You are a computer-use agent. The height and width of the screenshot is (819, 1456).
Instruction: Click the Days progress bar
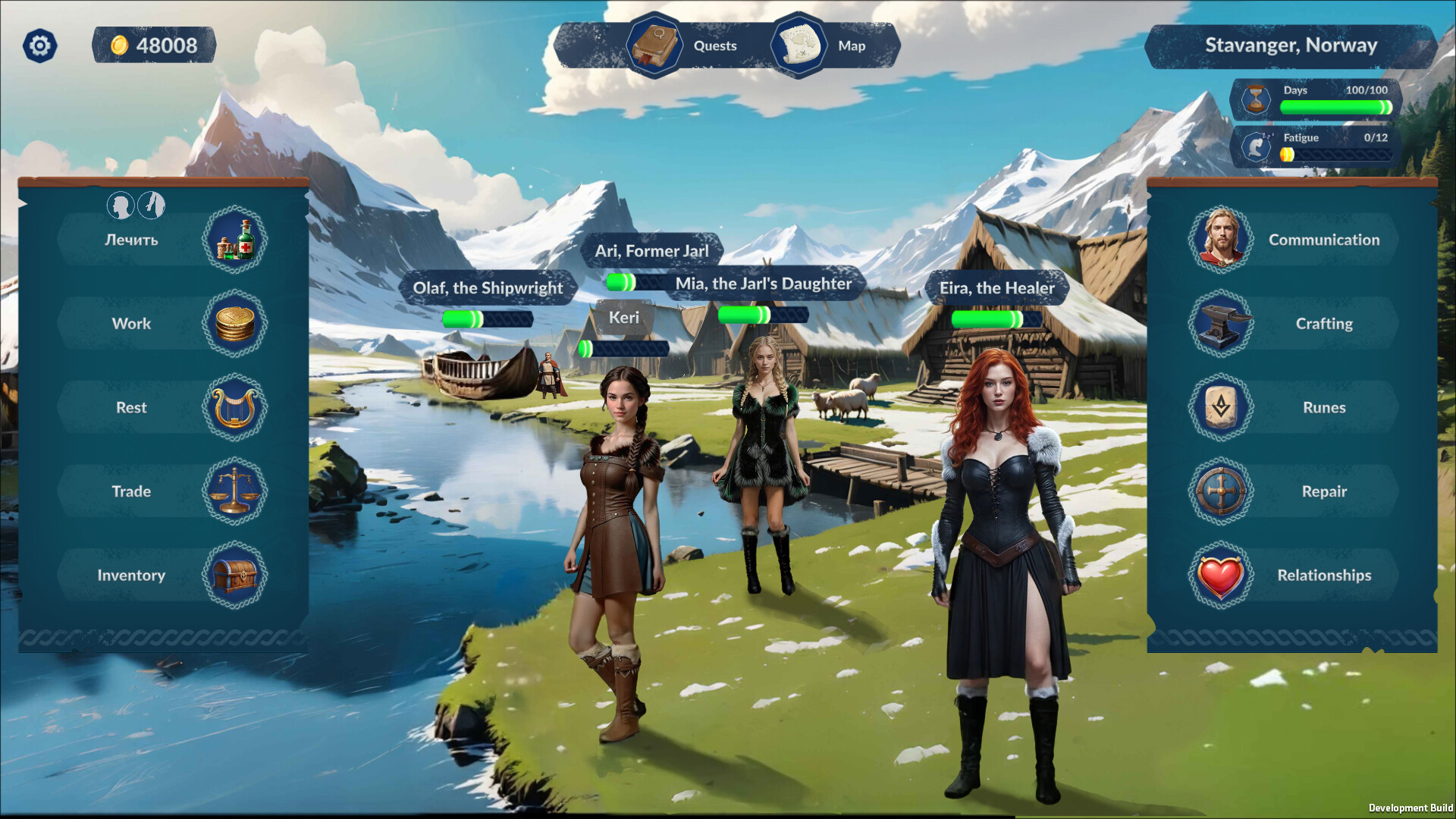tap(1335, 108)
